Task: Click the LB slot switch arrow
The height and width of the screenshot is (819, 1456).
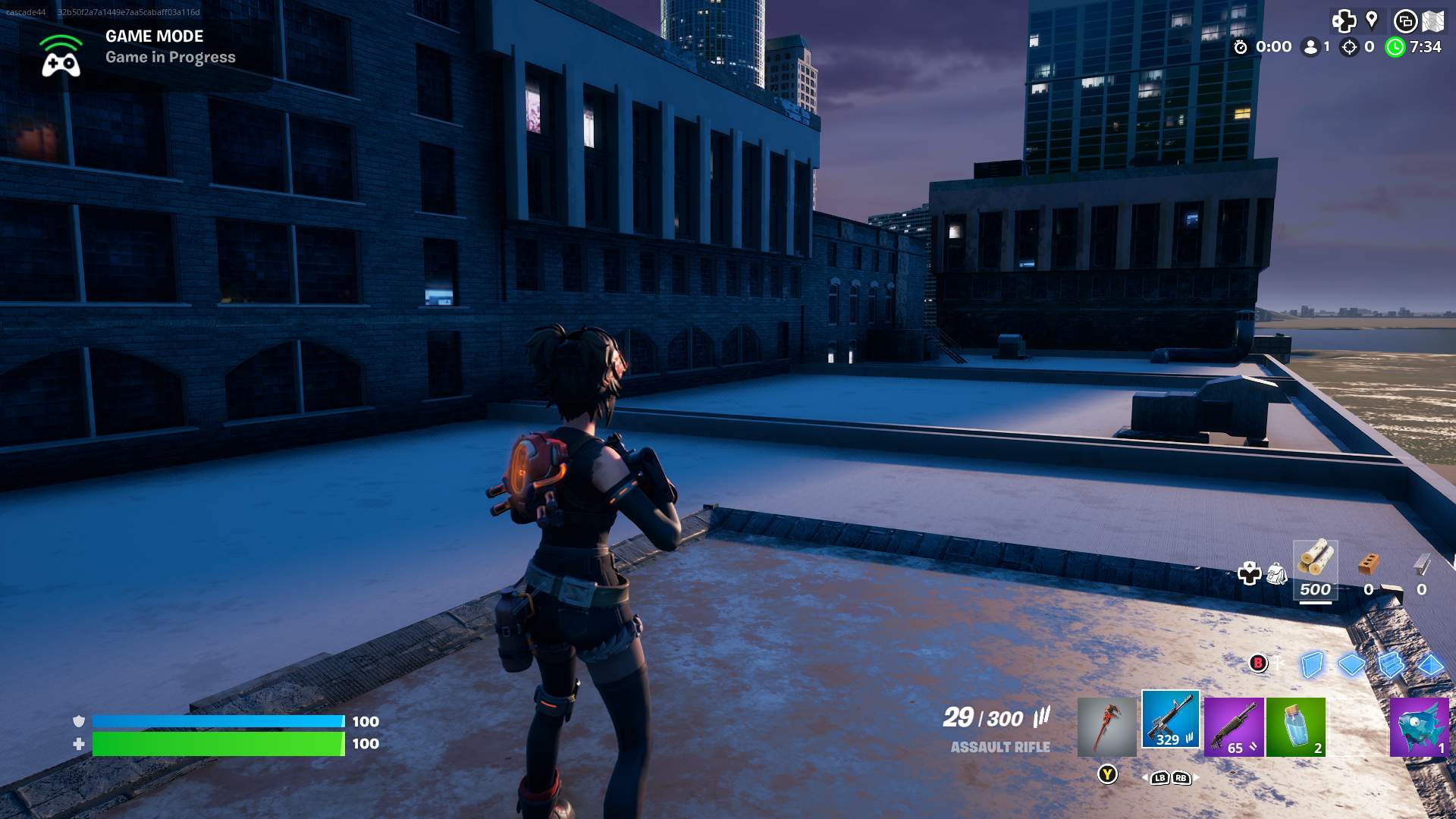Action: 1160,779
